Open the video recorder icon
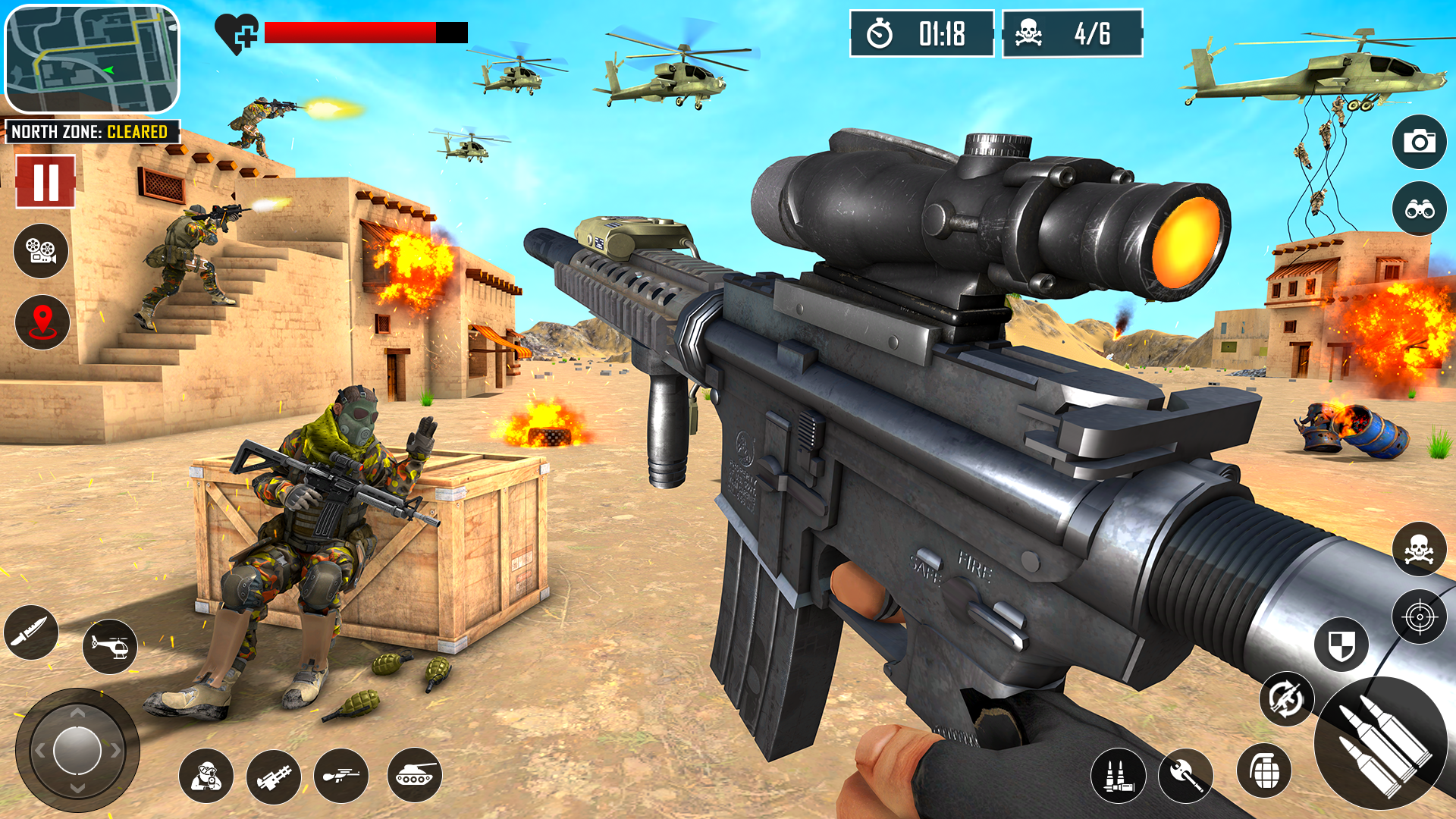 tap(40, 250)
